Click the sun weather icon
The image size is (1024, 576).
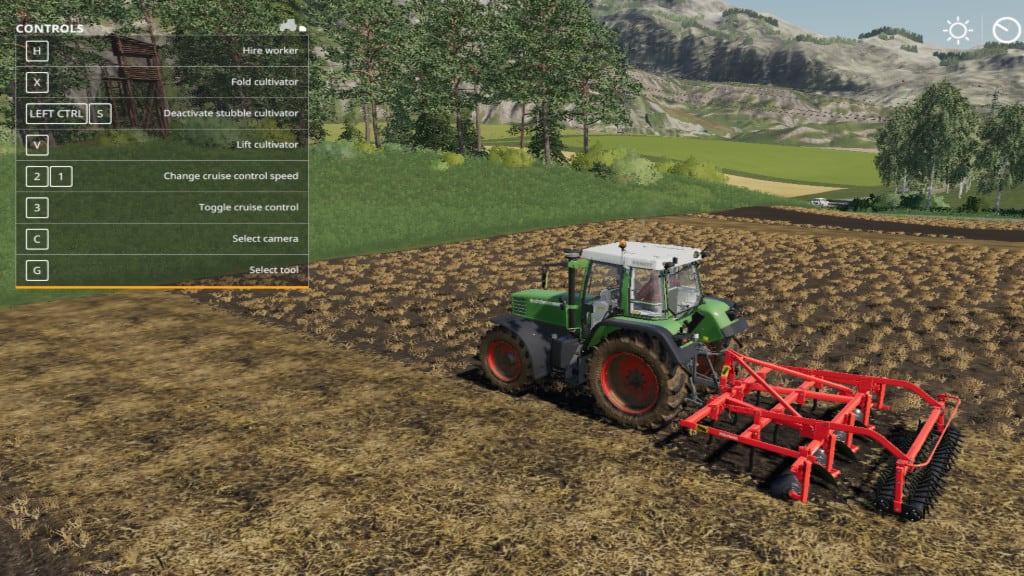[x=957, y=30]
